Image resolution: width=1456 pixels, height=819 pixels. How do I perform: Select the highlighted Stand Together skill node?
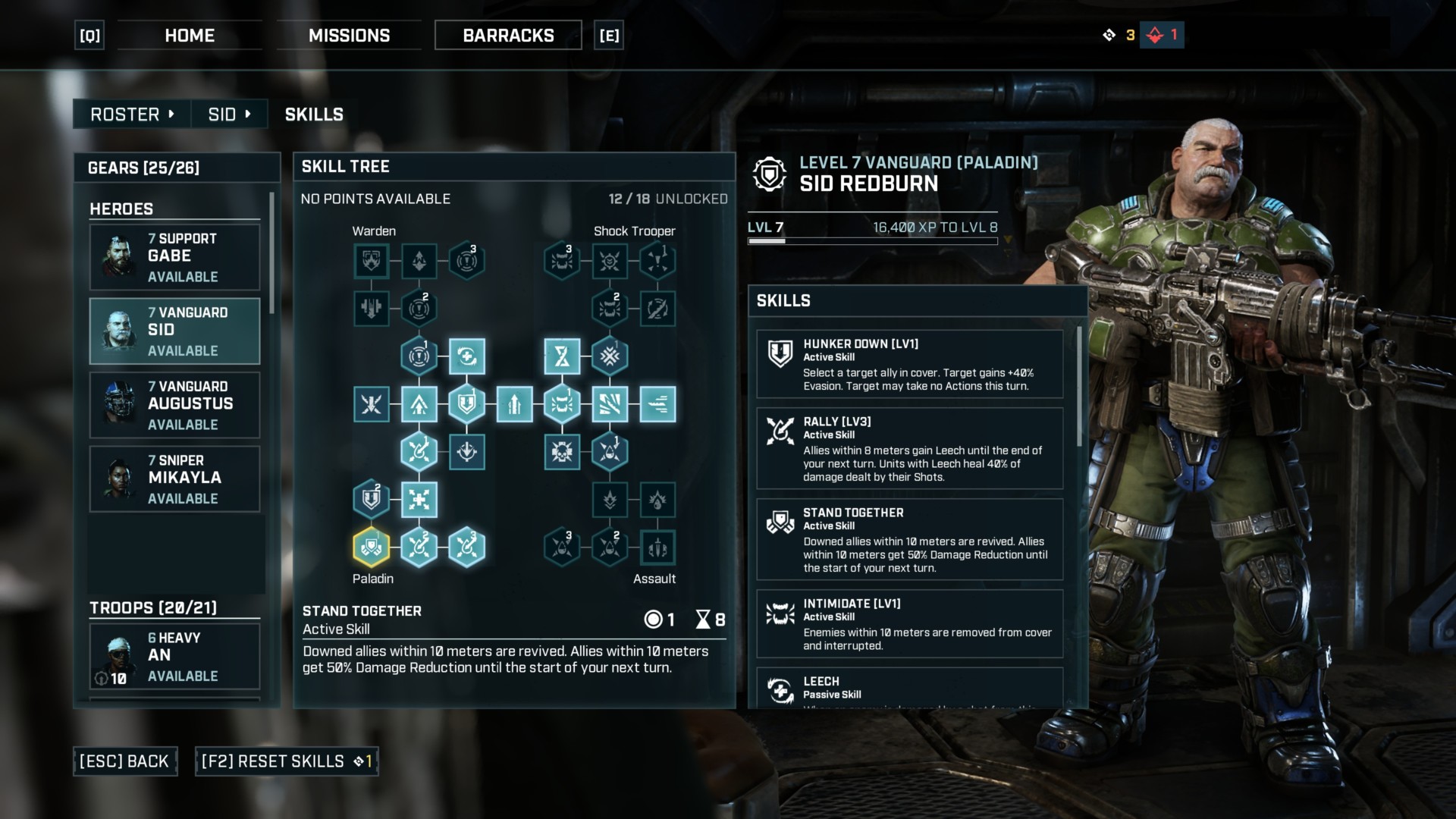372,547
